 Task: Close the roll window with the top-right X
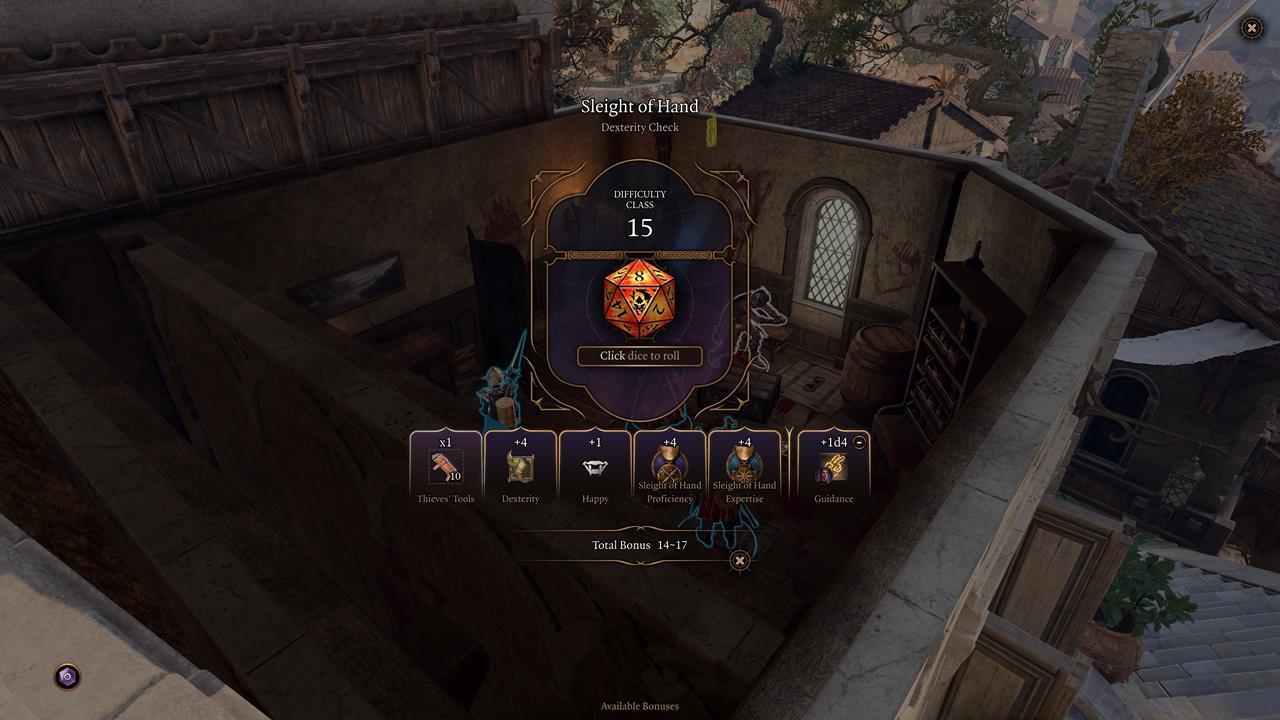pos(1251,28)
